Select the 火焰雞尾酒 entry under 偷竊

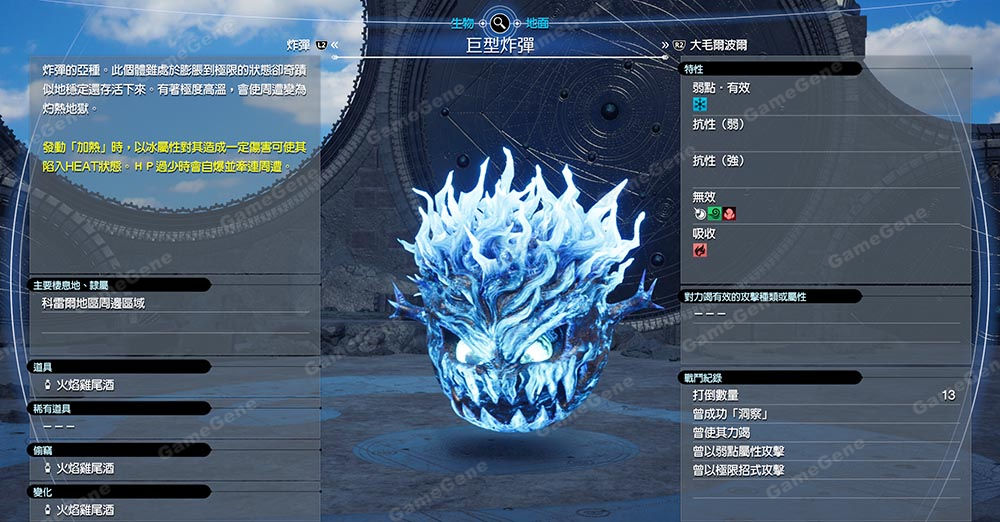(x=84, y=468)
